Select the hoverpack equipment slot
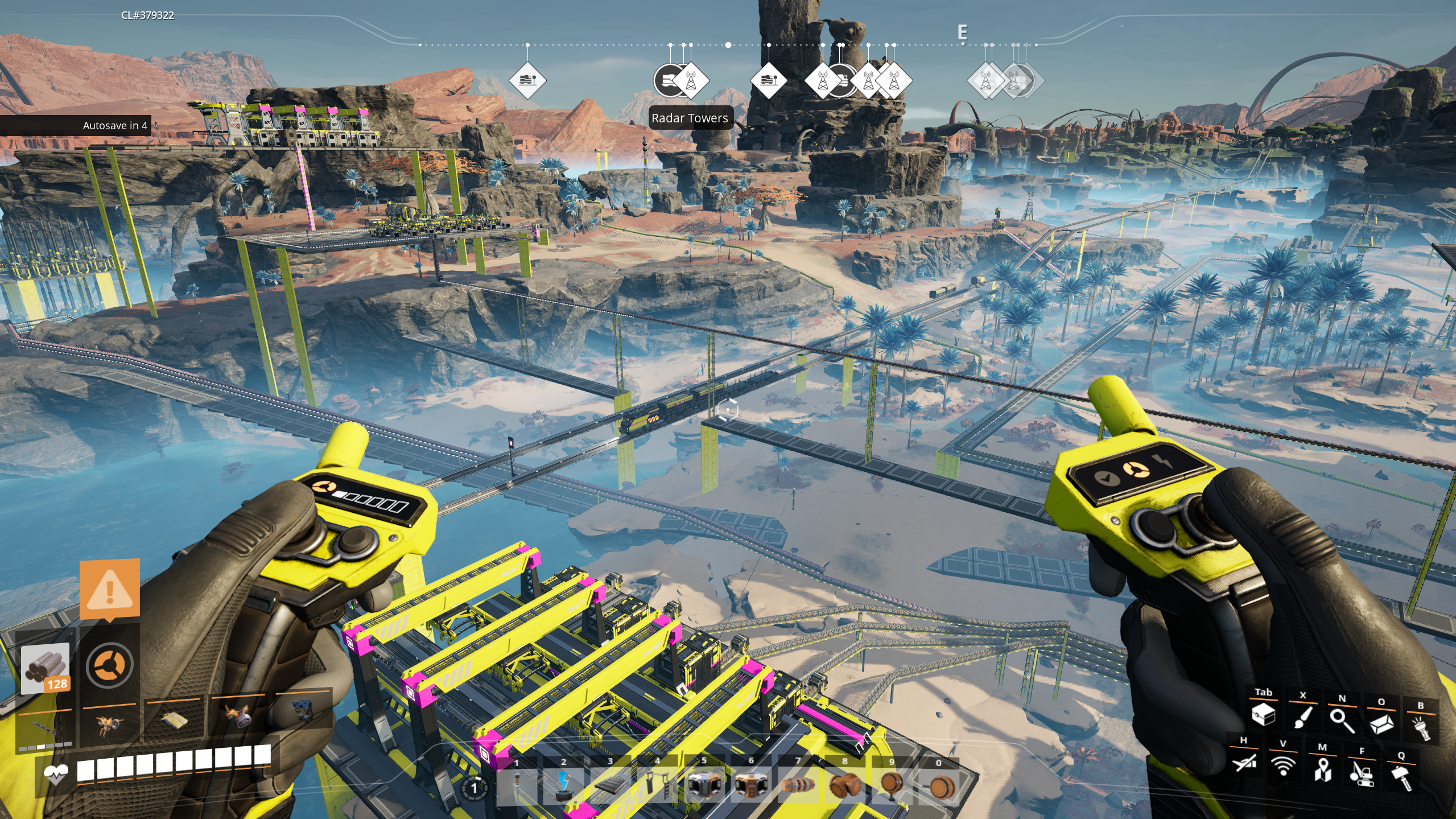Screen dimensions: 1456x819 coord(108,724)
